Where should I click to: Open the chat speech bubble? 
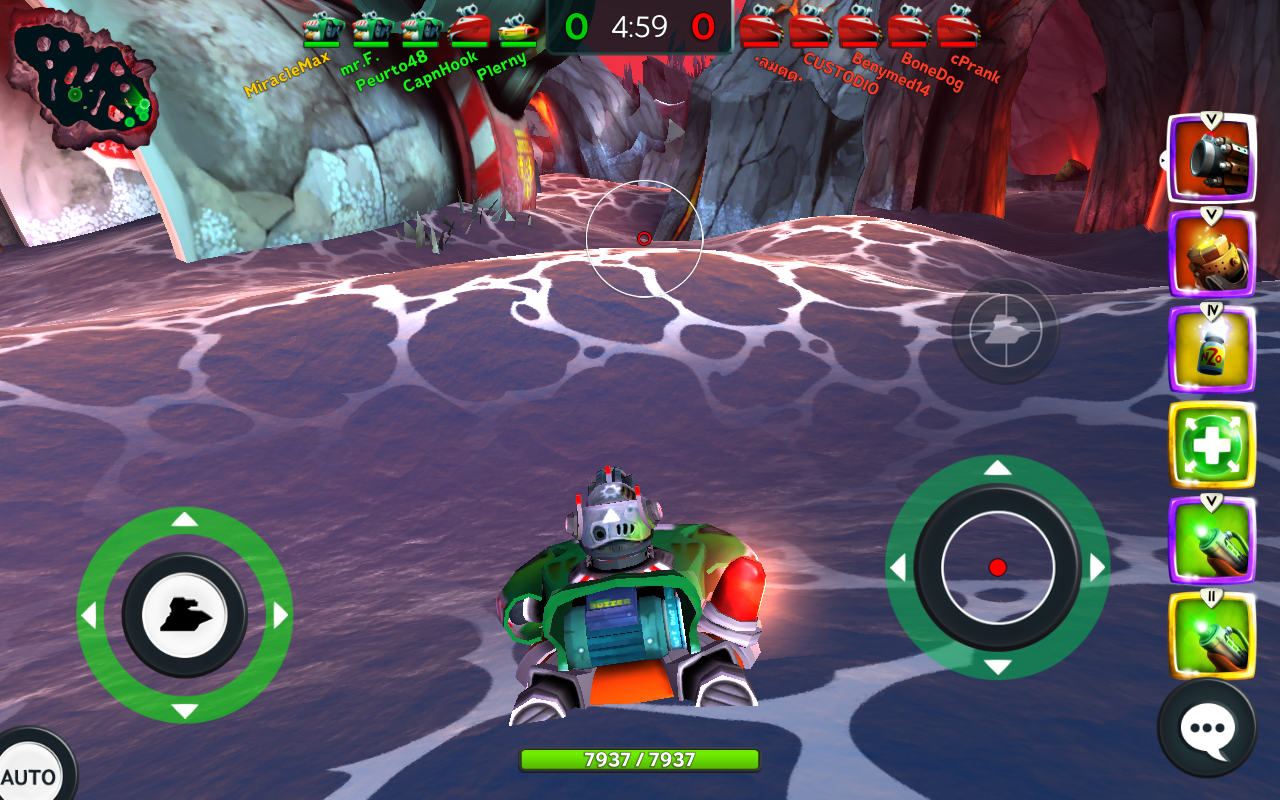coord(1207,729)
